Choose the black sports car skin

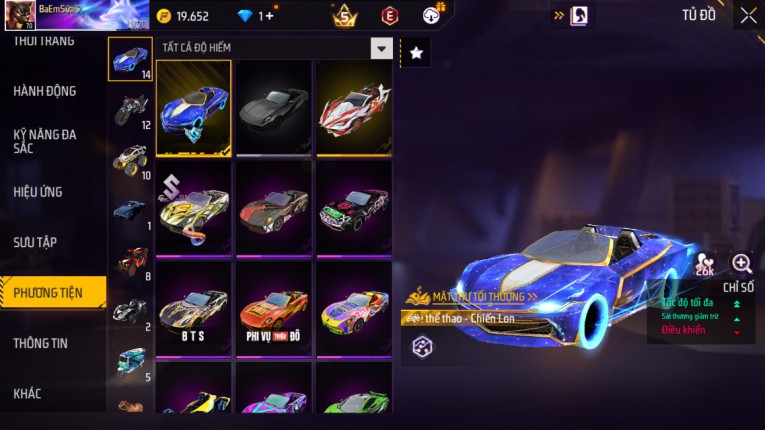point(274,108)
